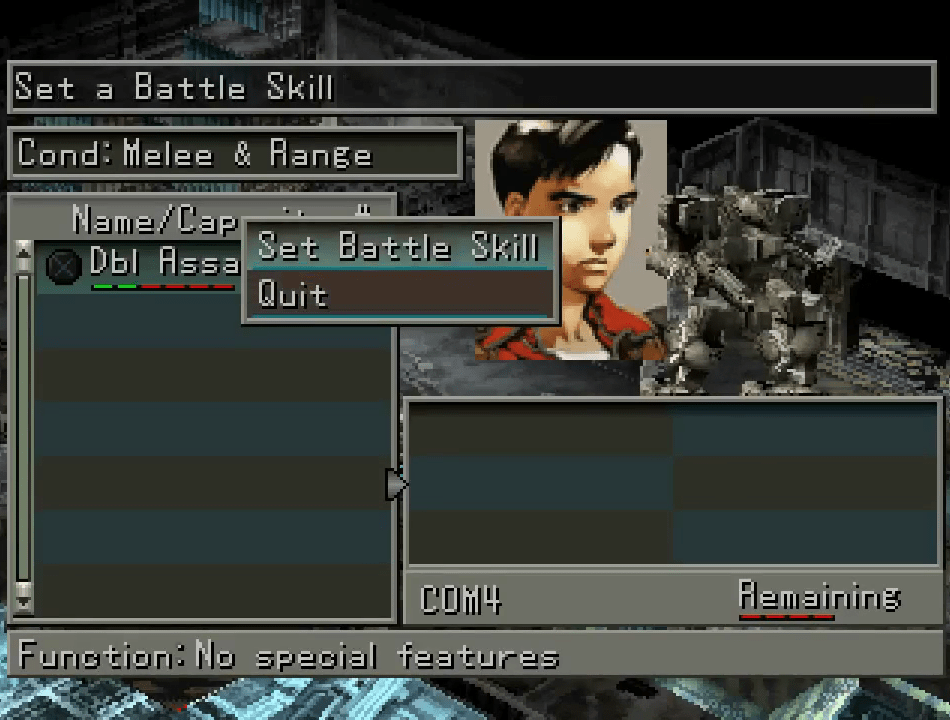Screen dimensions: 950x720
Task: Select Quit in the popup menu
Action: tap(398, 294)
